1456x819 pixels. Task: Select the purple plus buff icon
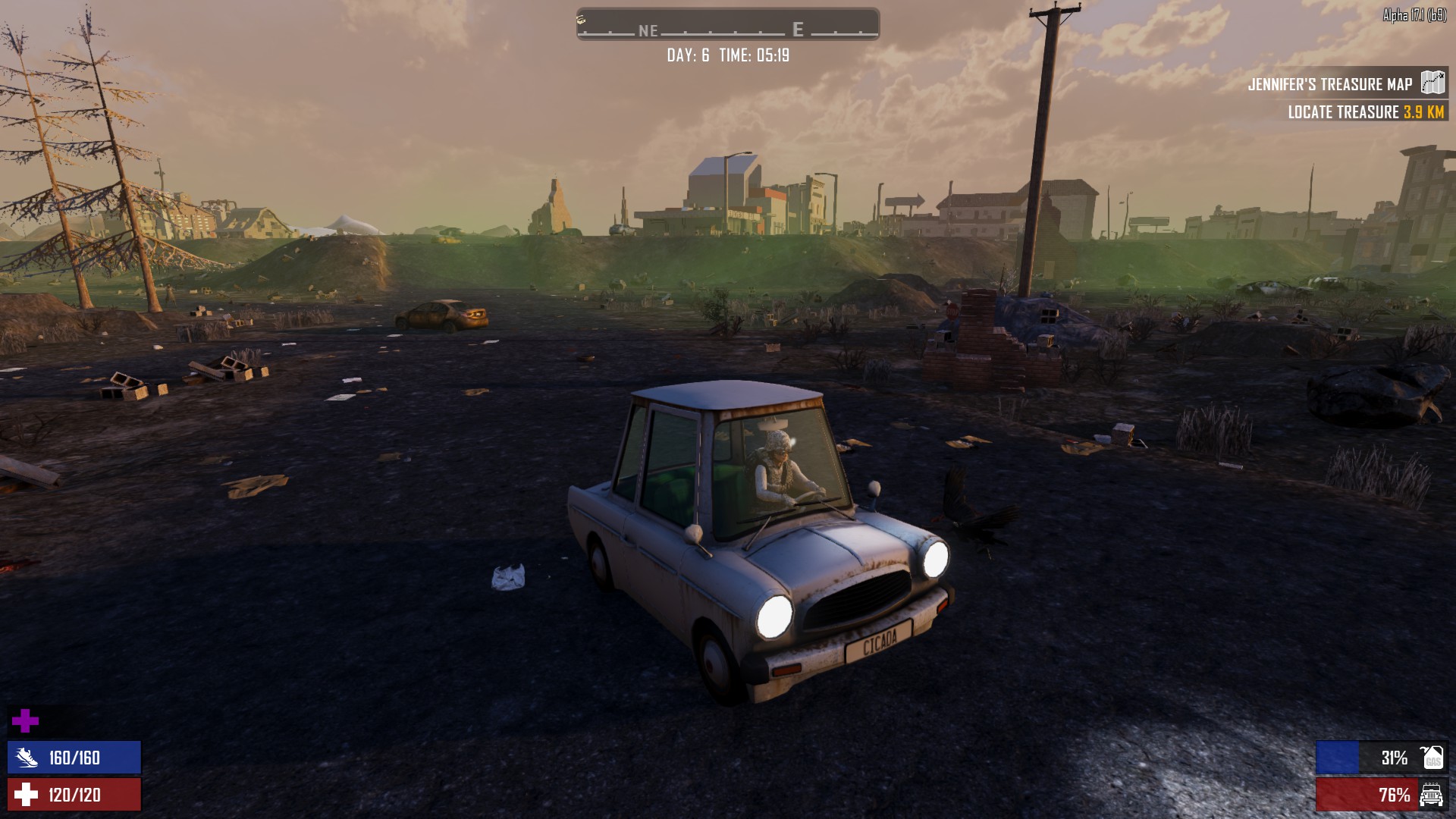point(26,721)
